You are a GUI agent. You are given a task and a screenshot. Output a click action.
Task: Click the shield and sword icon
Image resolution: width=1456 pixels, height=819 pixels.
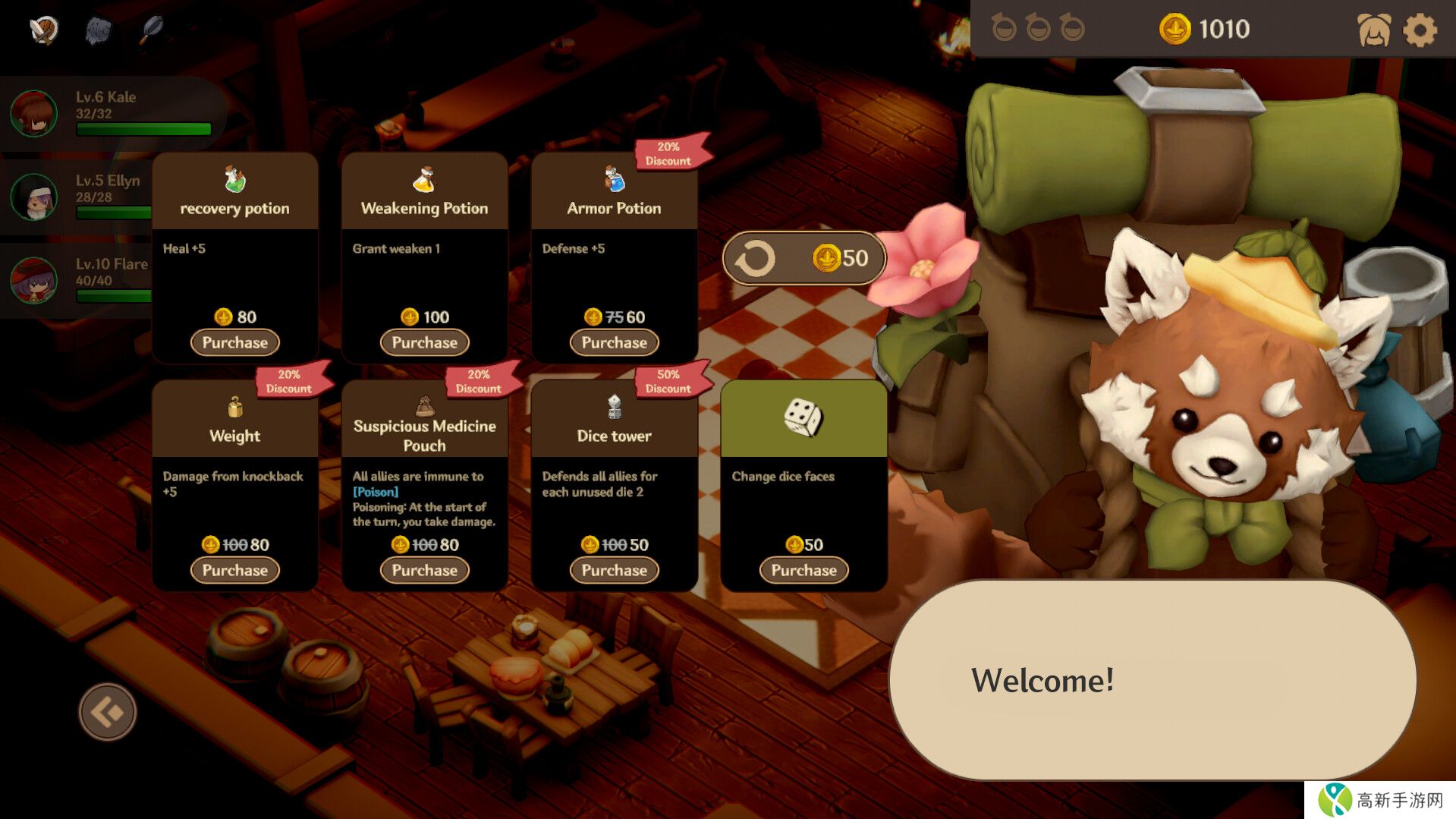pos(44,30)
